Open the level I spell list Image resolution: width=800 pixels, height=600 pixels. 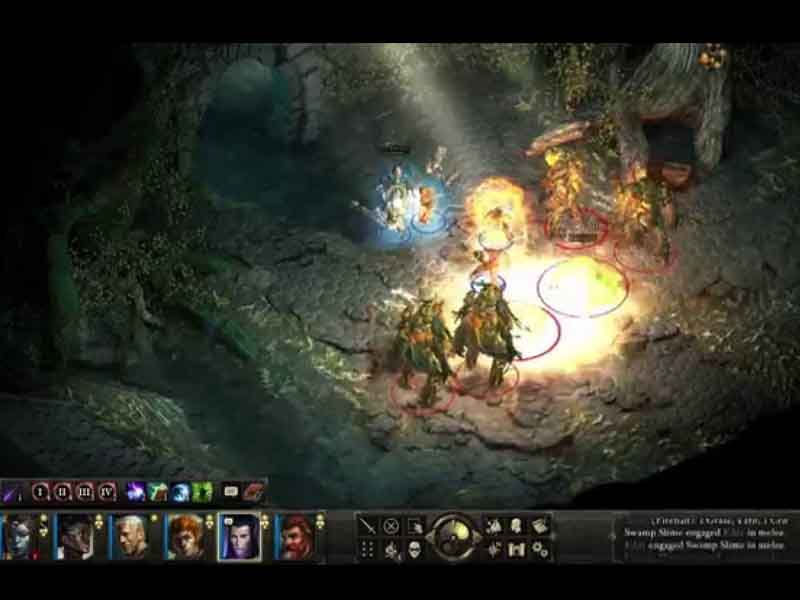point(41,491)
